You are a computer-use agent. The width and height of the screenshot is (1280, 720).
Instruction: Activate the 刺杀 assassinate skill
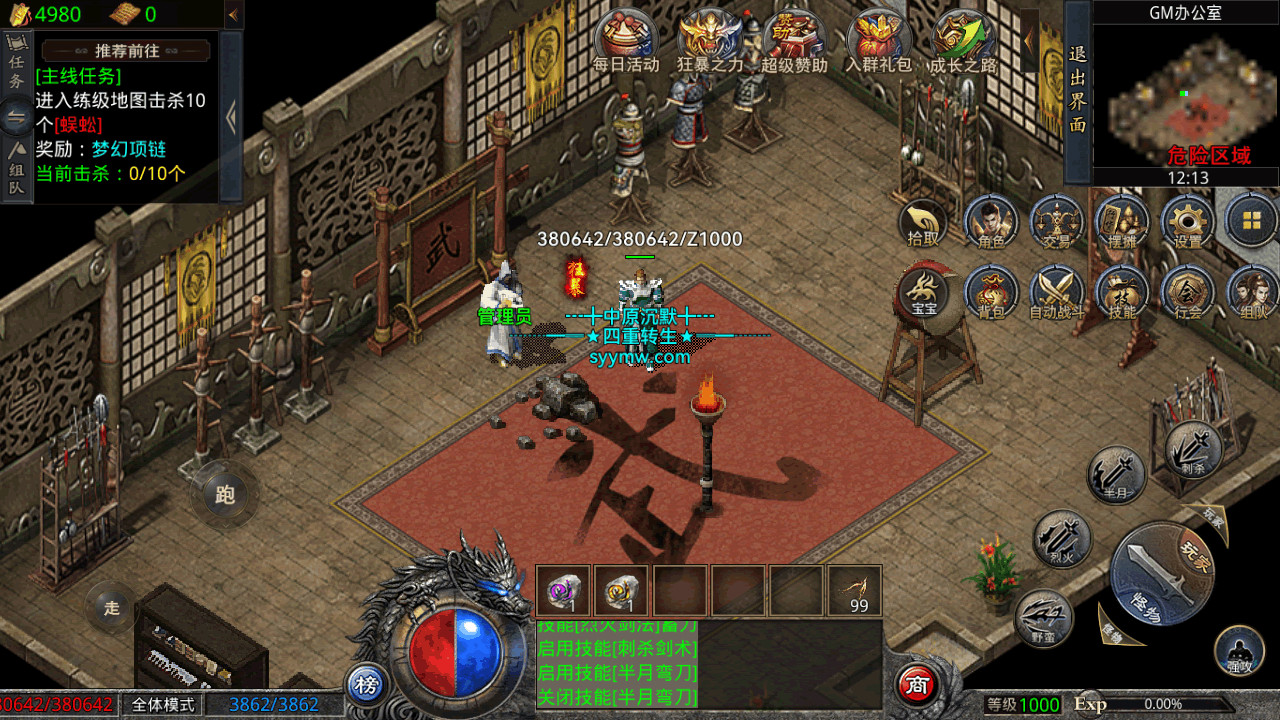(1194, 448)
